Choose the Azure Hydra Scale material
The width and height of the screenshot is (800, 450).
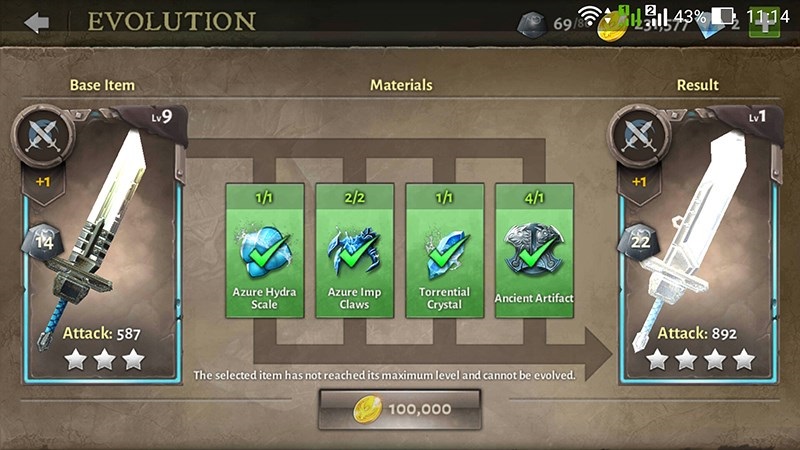point(265,250)
